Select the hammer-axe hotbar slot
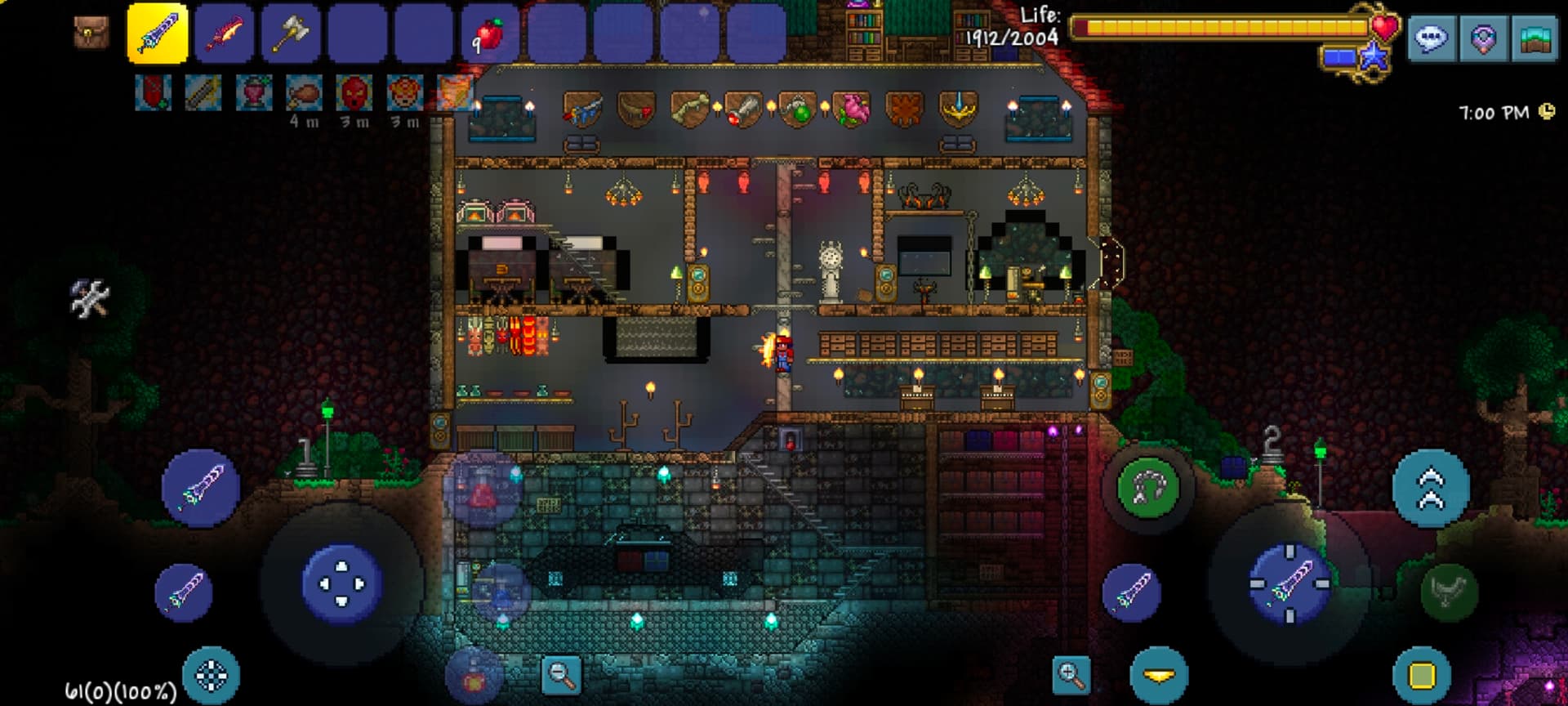This screenshot has width=1568, height=706. pos(291,34)
